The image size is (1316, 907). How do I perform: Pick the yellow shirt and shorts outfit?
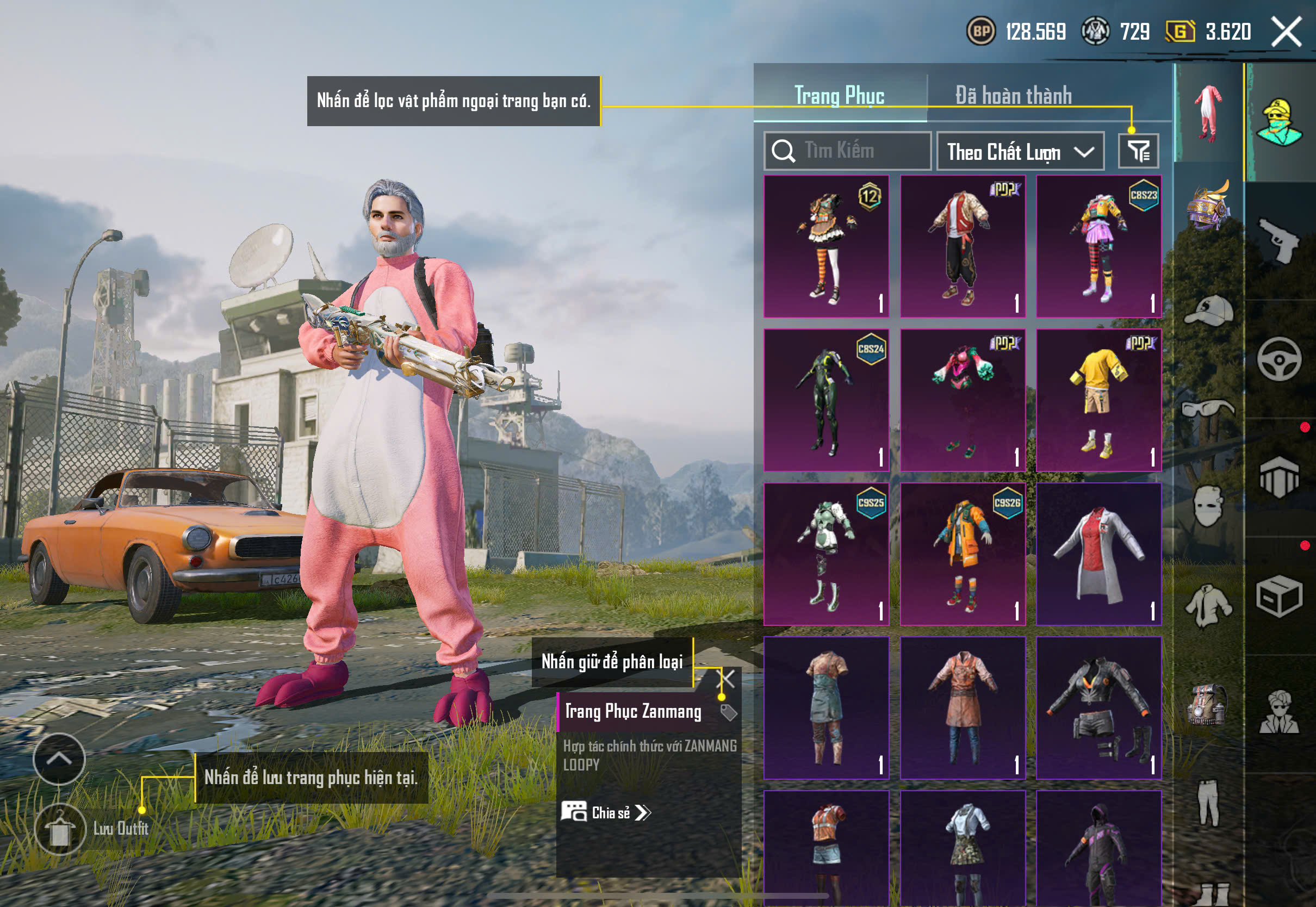click(1098, 400)
